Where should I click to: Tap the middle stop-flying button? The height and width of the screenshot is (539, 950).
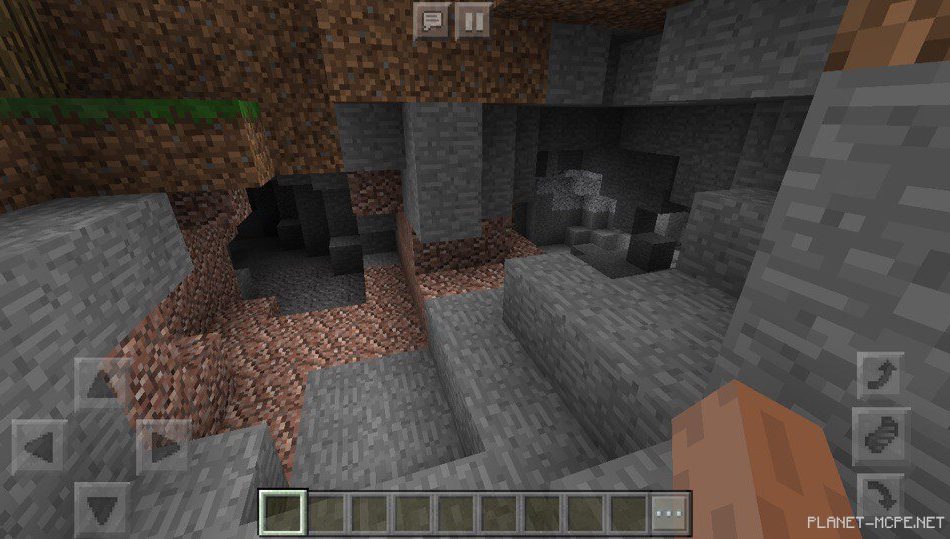click(881, 436)
